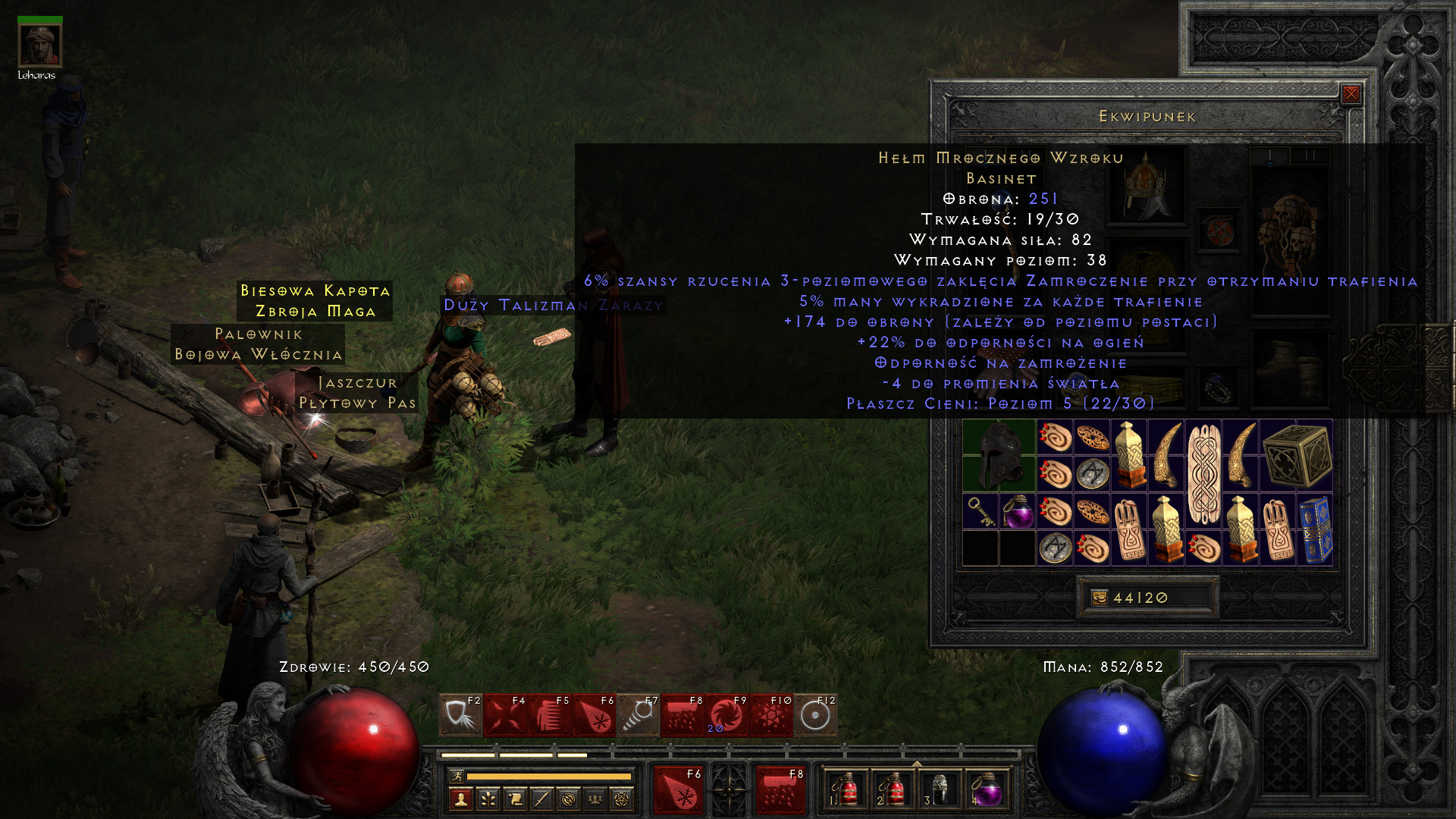This screenshot has height=819, width=1456.
Task: Select the long braided grand charm
Action: point(1203,475)
